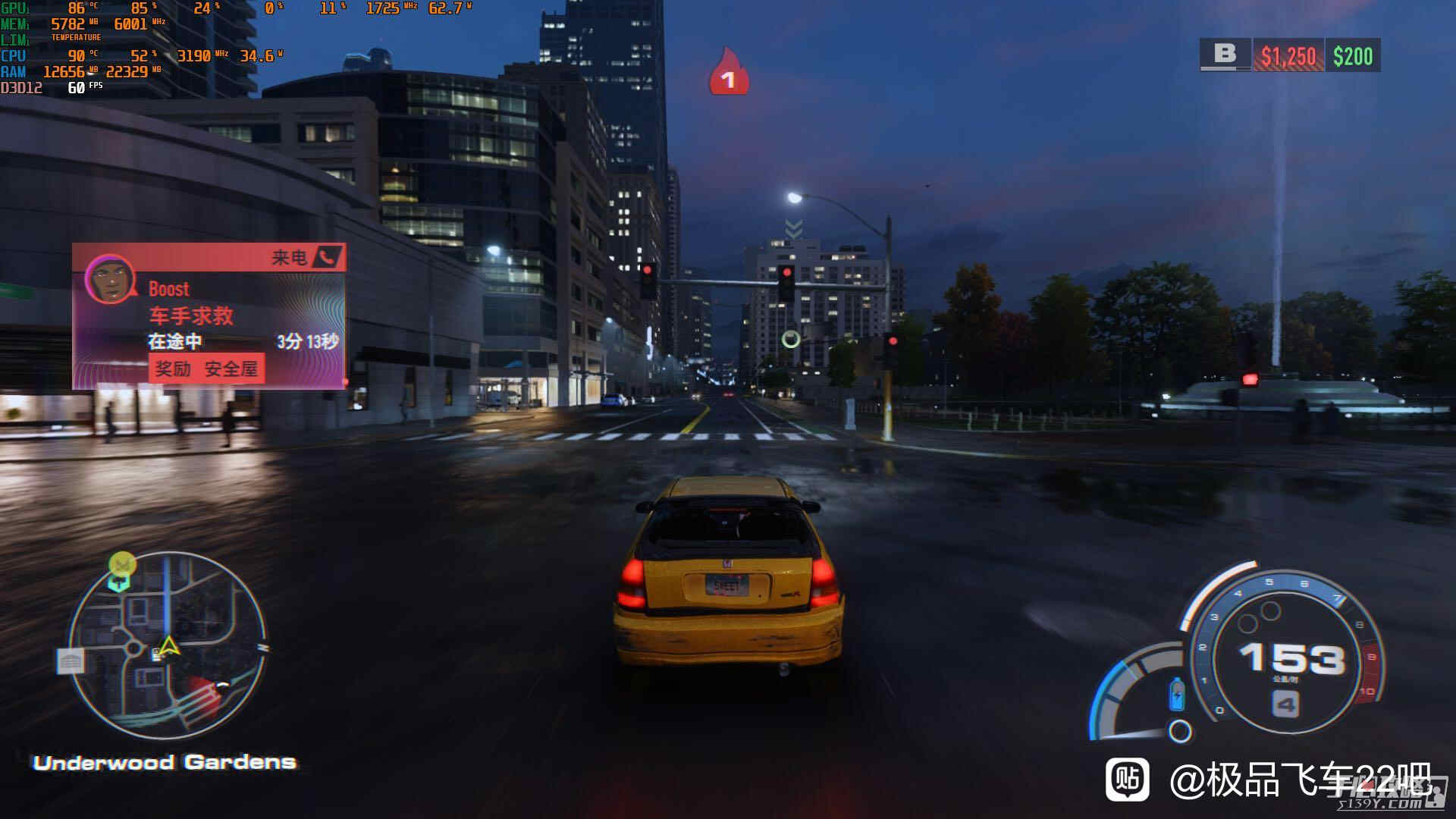Activate the blue nitrous bottle icon
This screenshot has height=819, width=1456.
[x=1177, y=693]
